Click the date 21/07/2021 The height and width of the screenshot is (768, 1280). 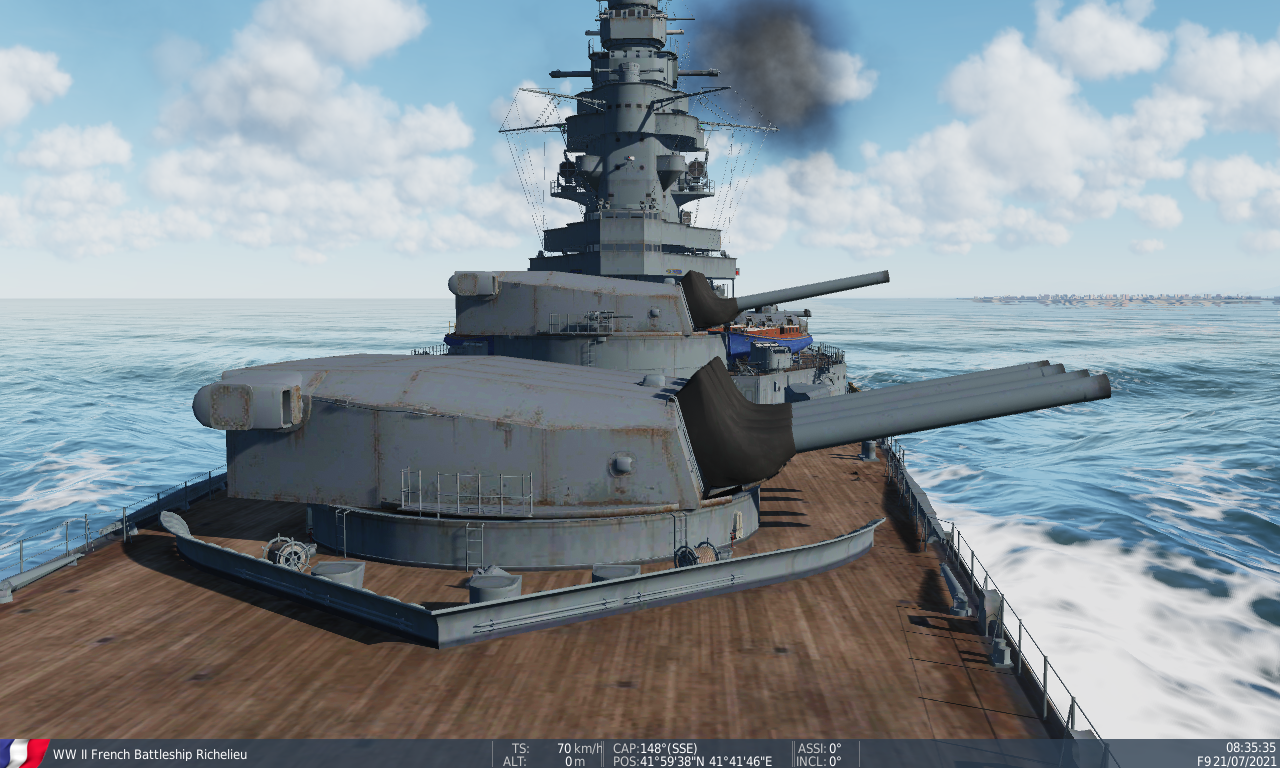click(1245, 759)
